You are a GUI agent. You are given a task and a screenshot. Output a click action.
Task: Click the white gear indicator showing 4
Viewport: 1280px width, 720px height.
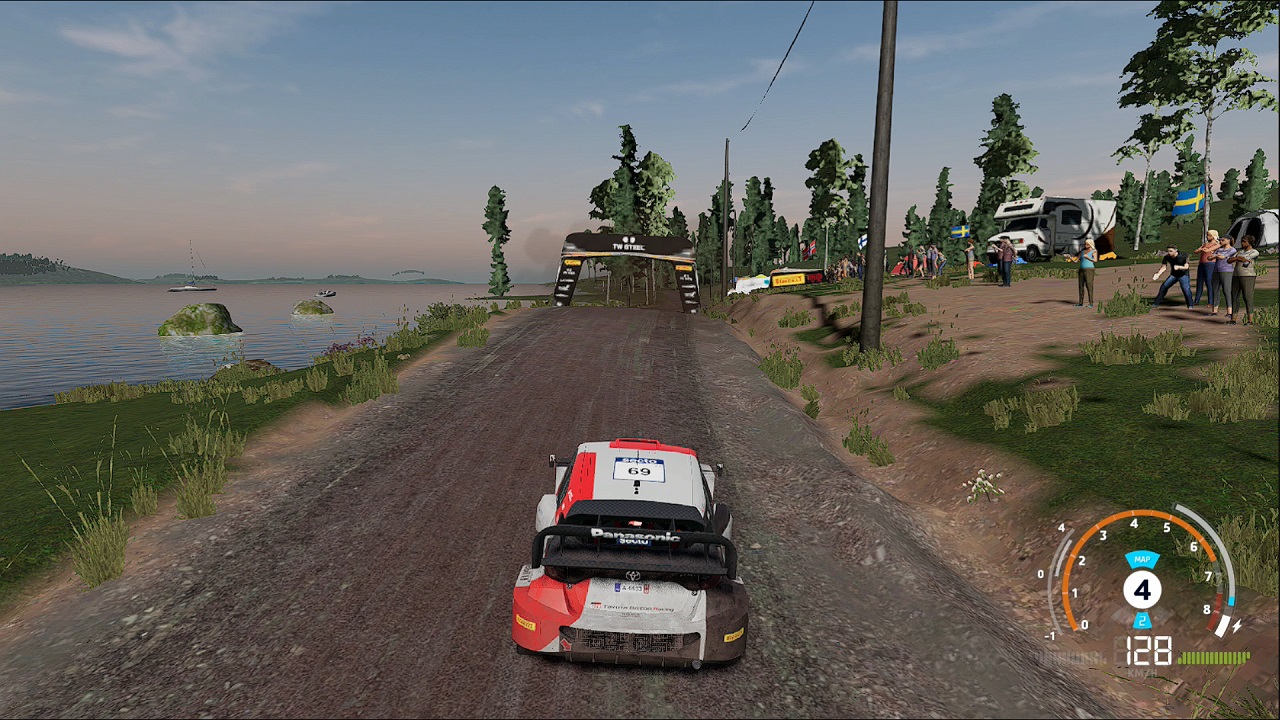click(x=1144, y=590)
